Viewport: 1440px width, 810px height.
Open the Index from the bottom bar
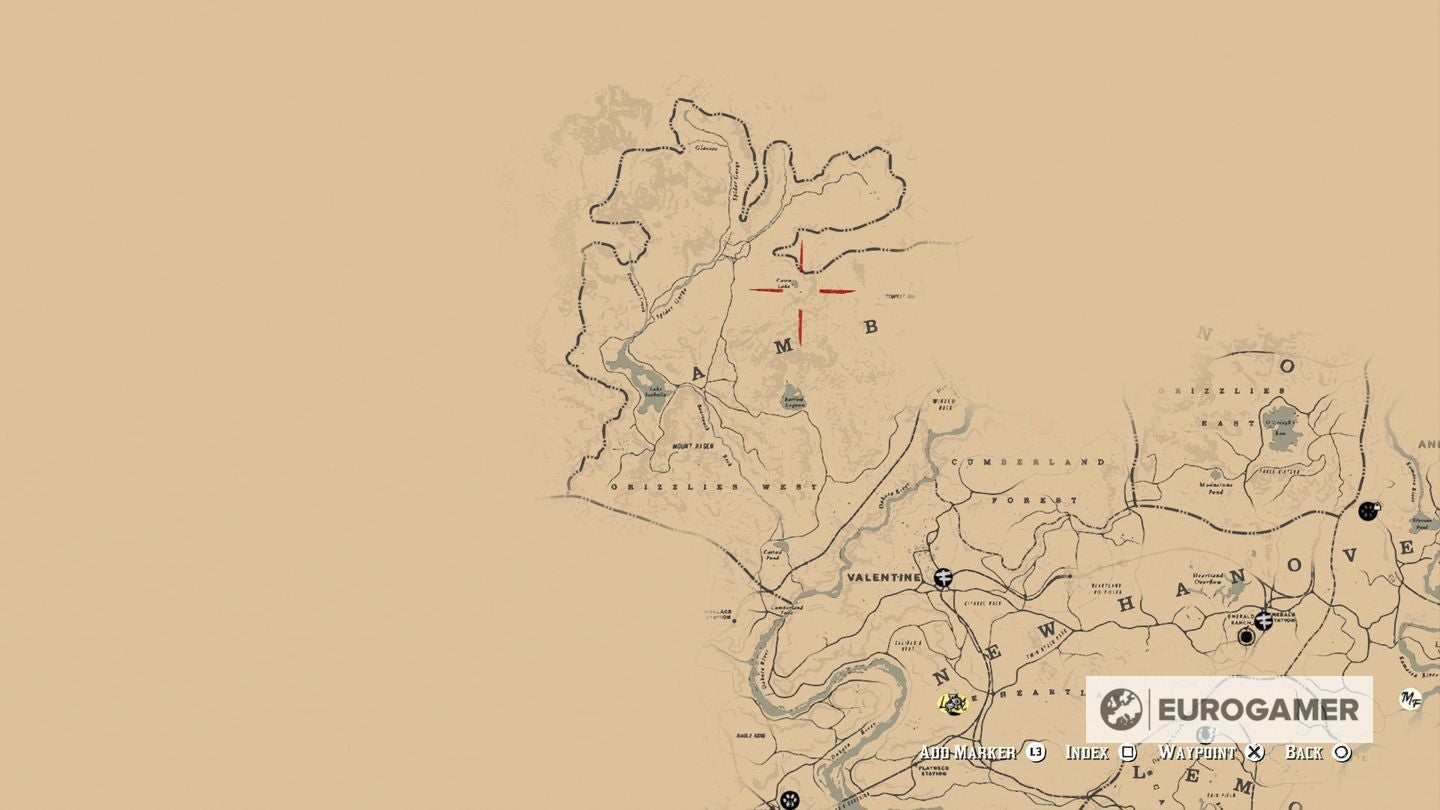coord(1087,751)
